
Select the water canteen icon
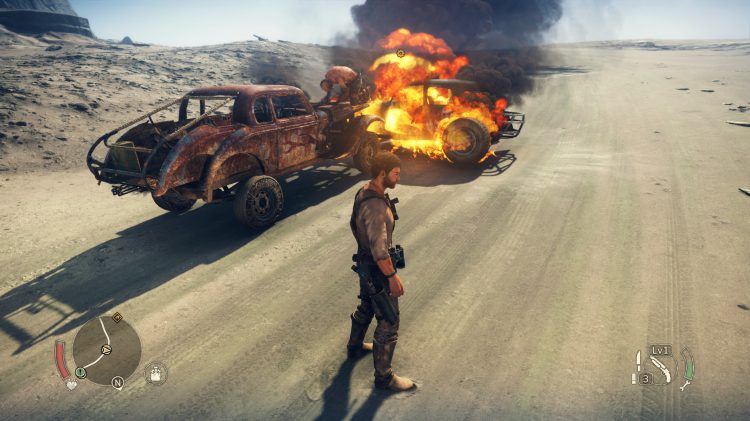[156, 373]
